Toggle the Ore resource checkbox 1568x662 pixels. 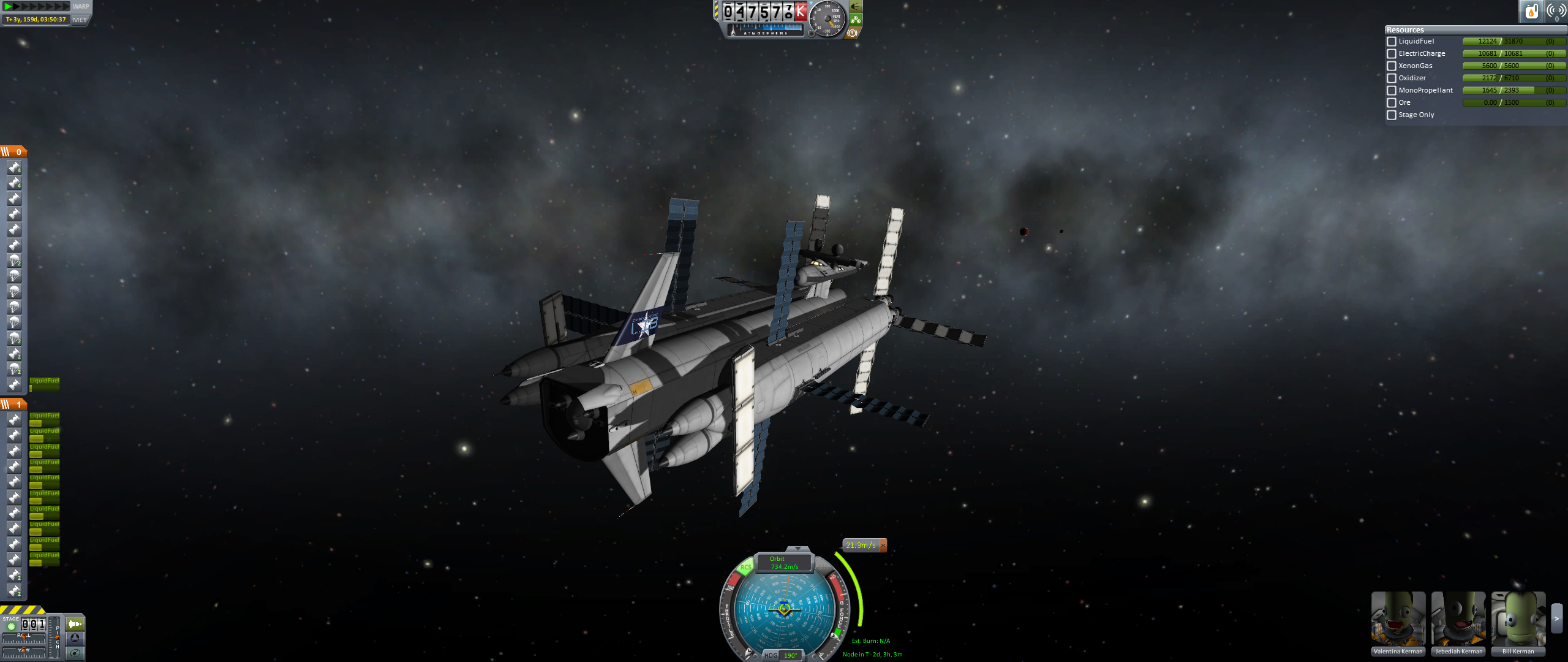(1392, 103)
